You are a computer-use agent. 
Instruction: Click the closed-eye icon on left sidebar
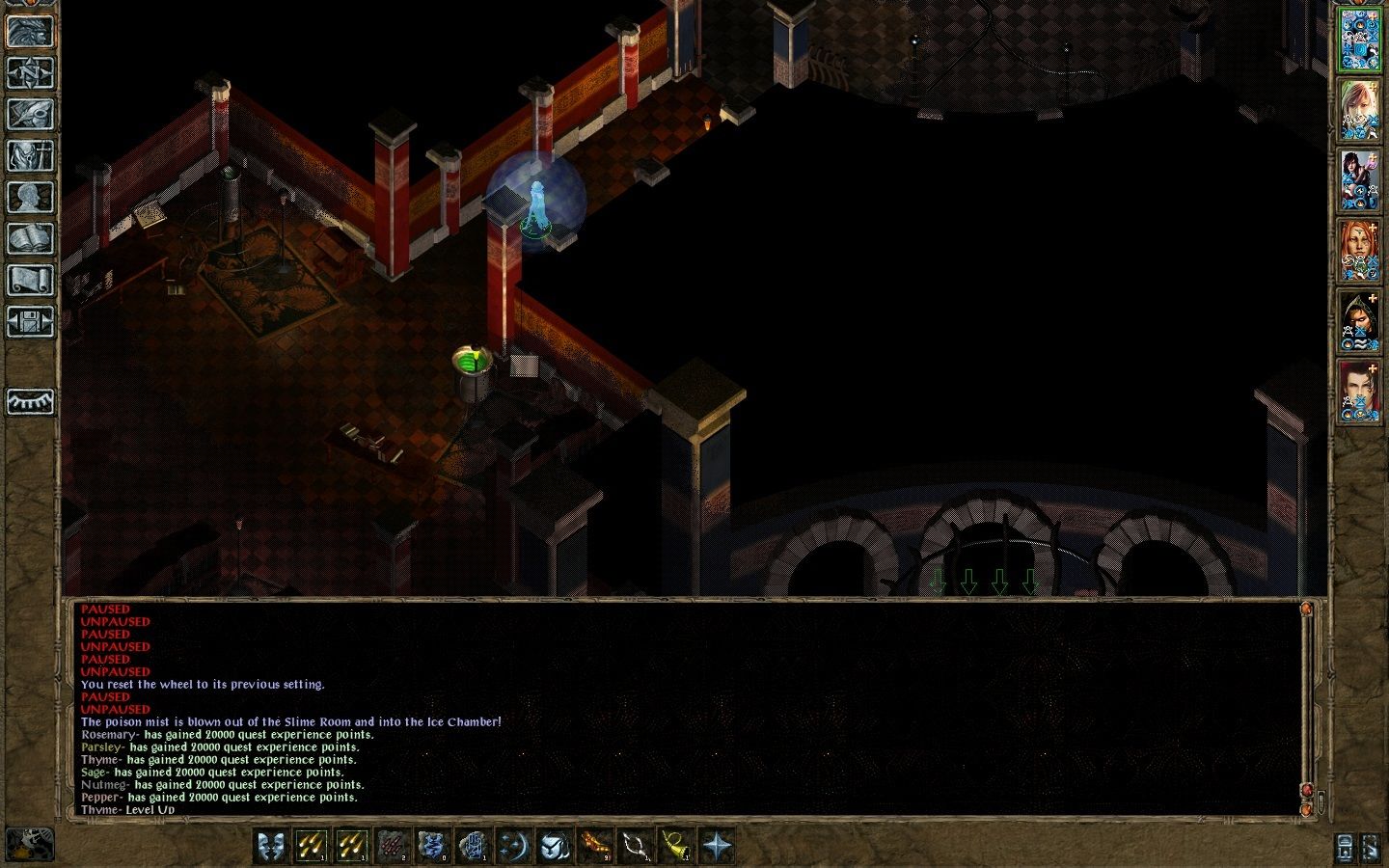[x=30, y=401]
